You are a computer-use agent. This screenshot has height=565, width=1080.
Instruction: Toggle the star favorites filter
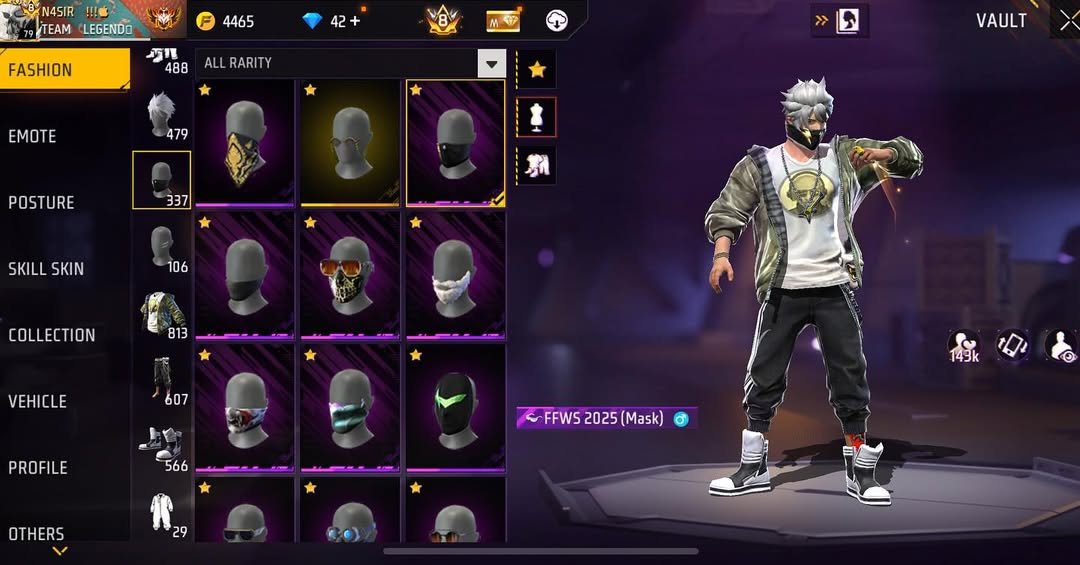[x=537, y=69]
